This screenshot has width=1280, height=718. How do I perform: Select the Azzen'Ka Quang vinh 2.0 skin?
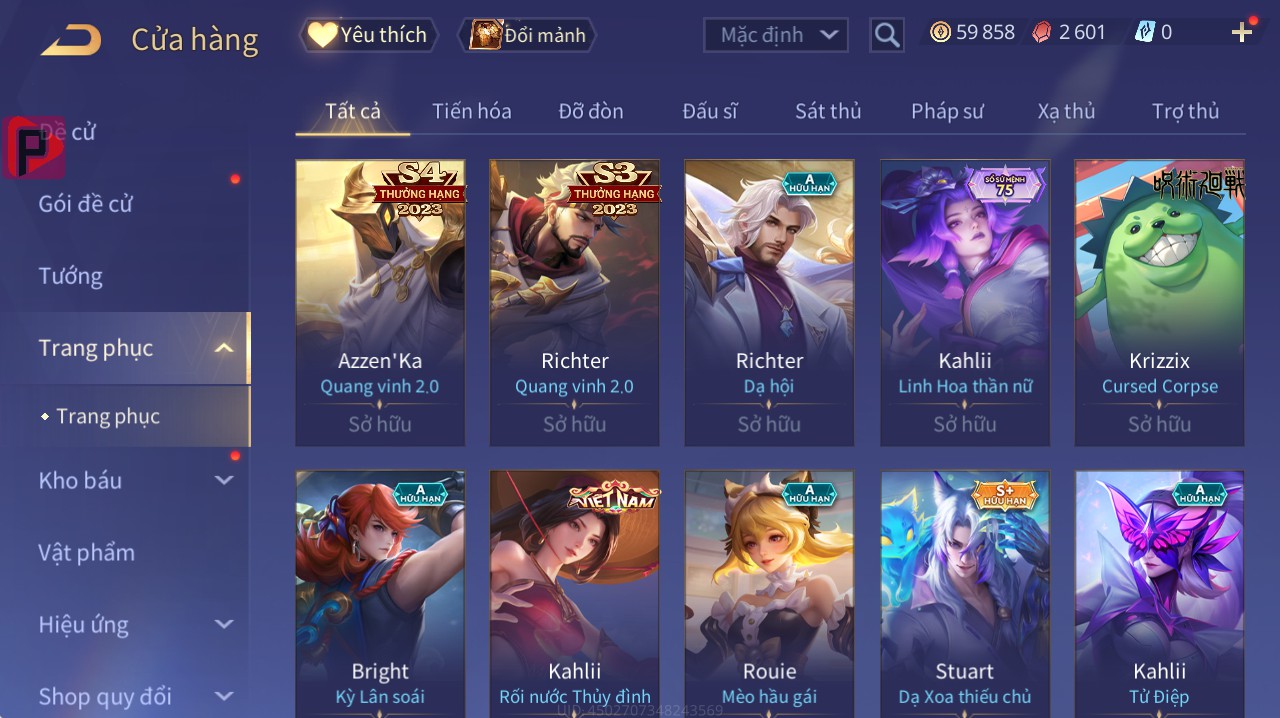tap(380, 302)
